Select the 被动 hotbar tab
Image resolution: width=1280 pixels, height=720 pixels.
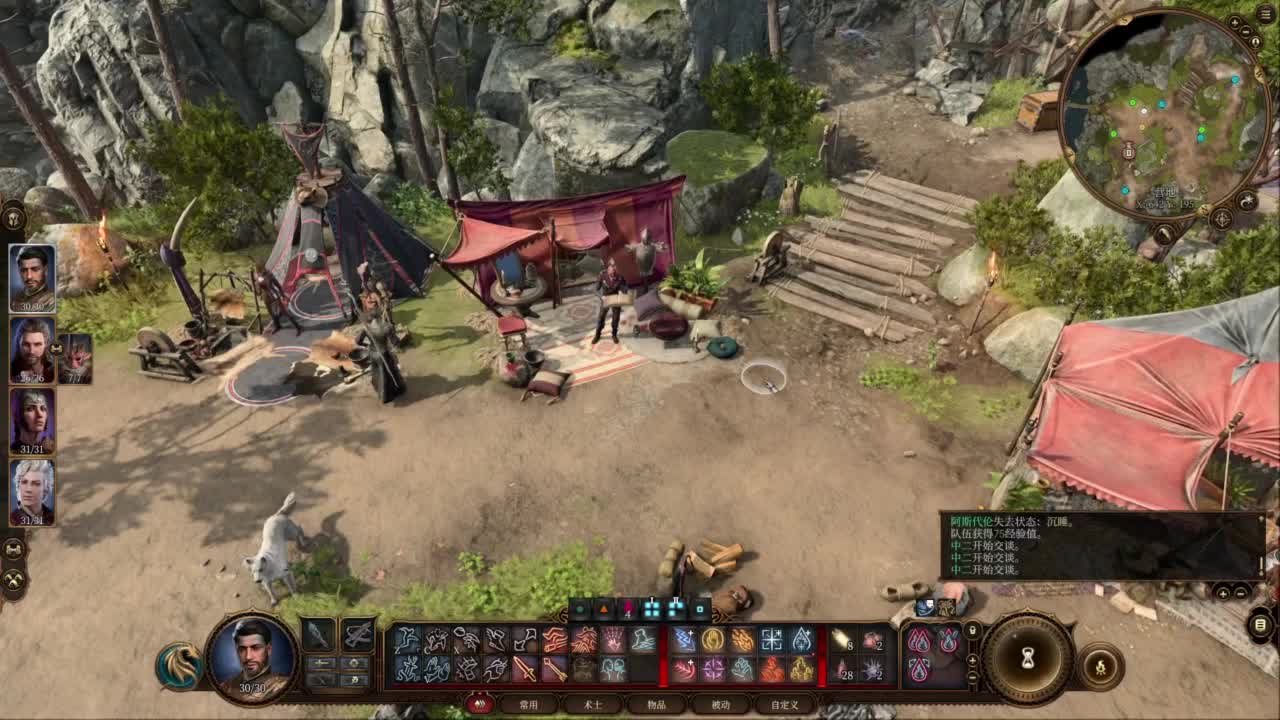720,705
